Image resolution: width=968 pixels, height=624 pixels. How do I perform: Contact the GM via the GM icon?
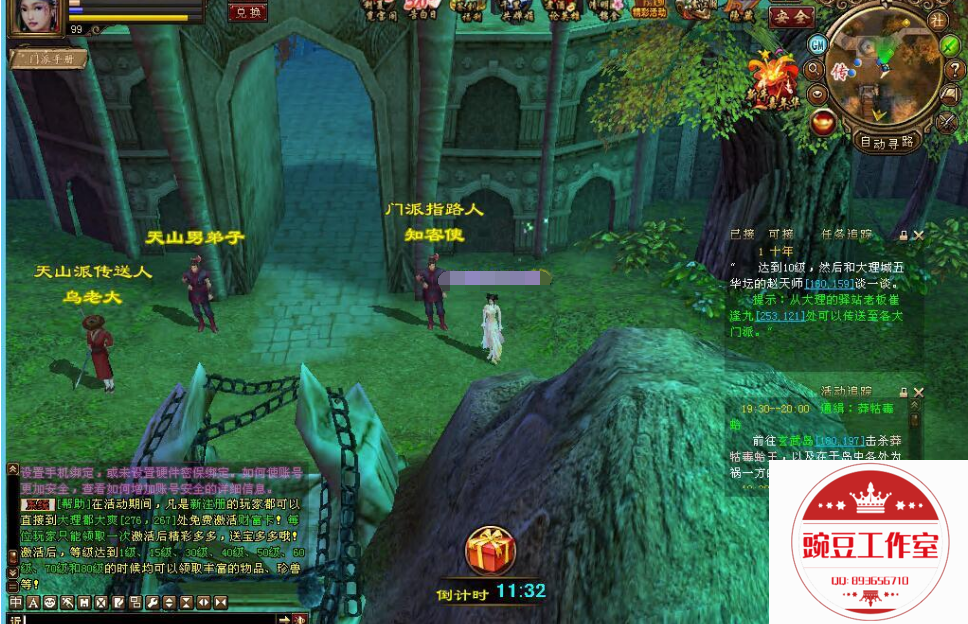click(x=817, y=44)
